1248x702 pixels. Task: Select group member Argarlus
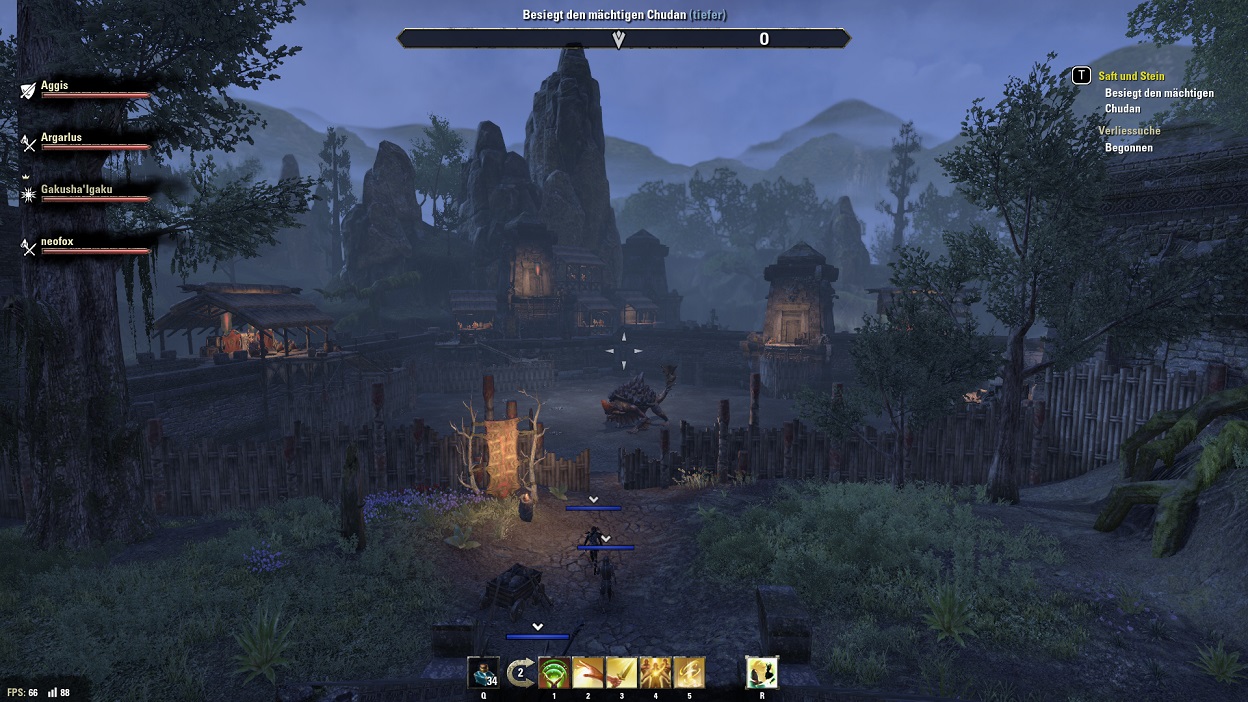[61, 137]
